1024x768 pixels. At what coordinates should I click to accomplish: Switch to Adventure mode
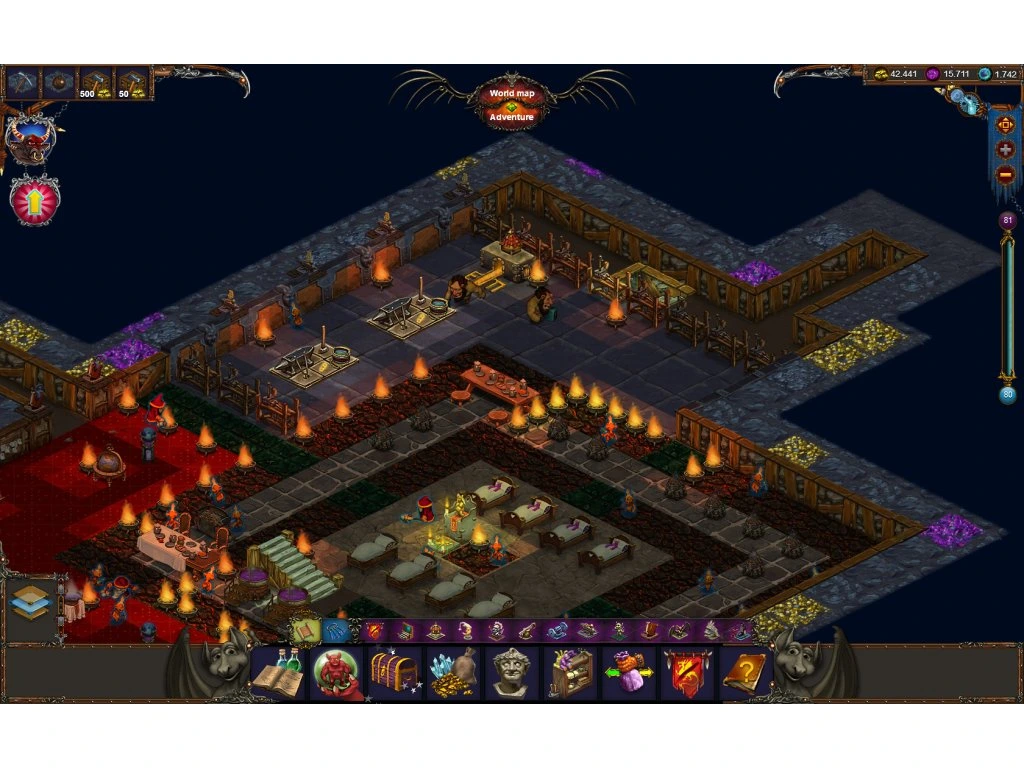511,116
